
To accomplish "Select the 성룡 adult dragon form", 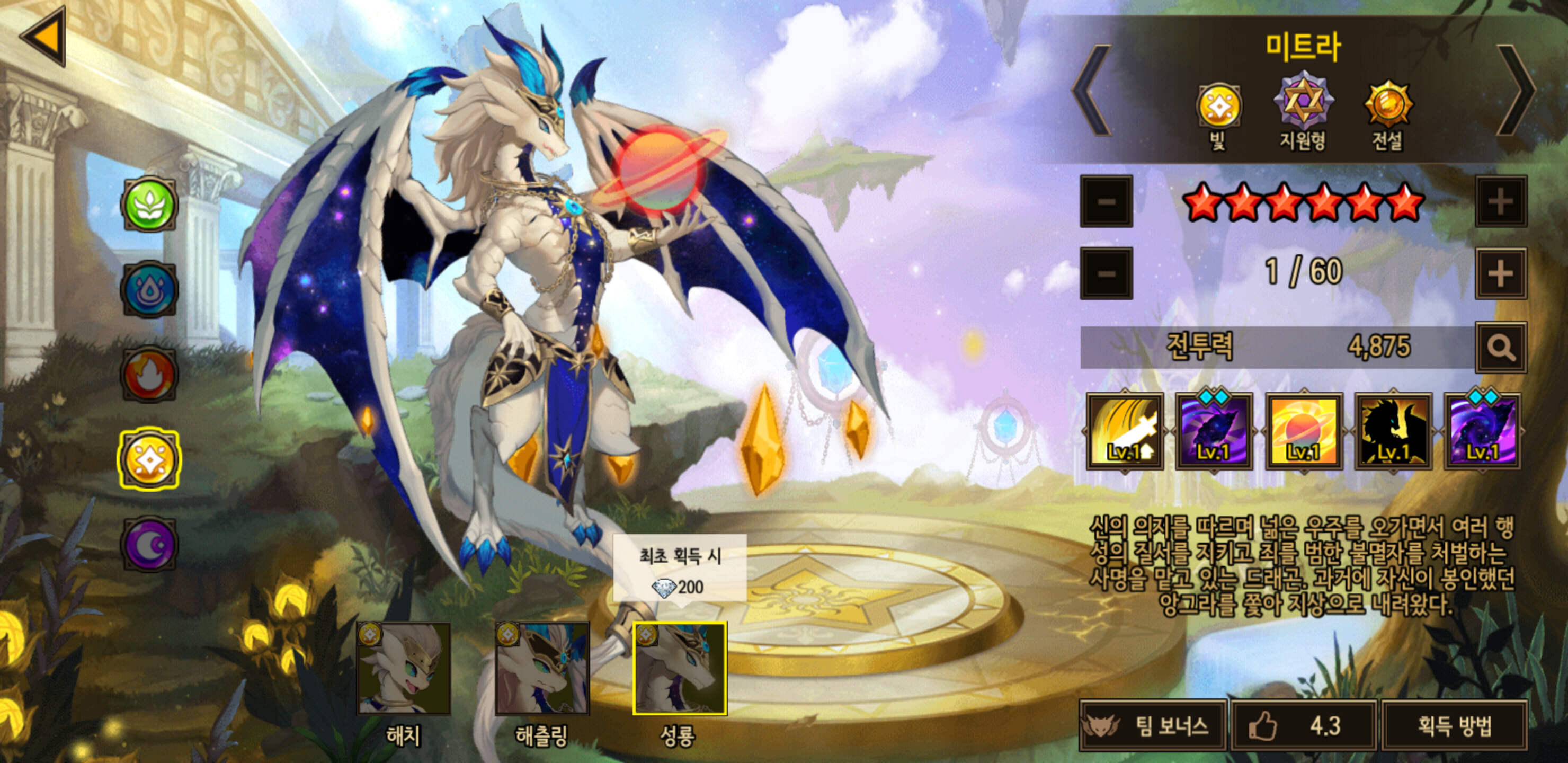I will coord(680,669).
